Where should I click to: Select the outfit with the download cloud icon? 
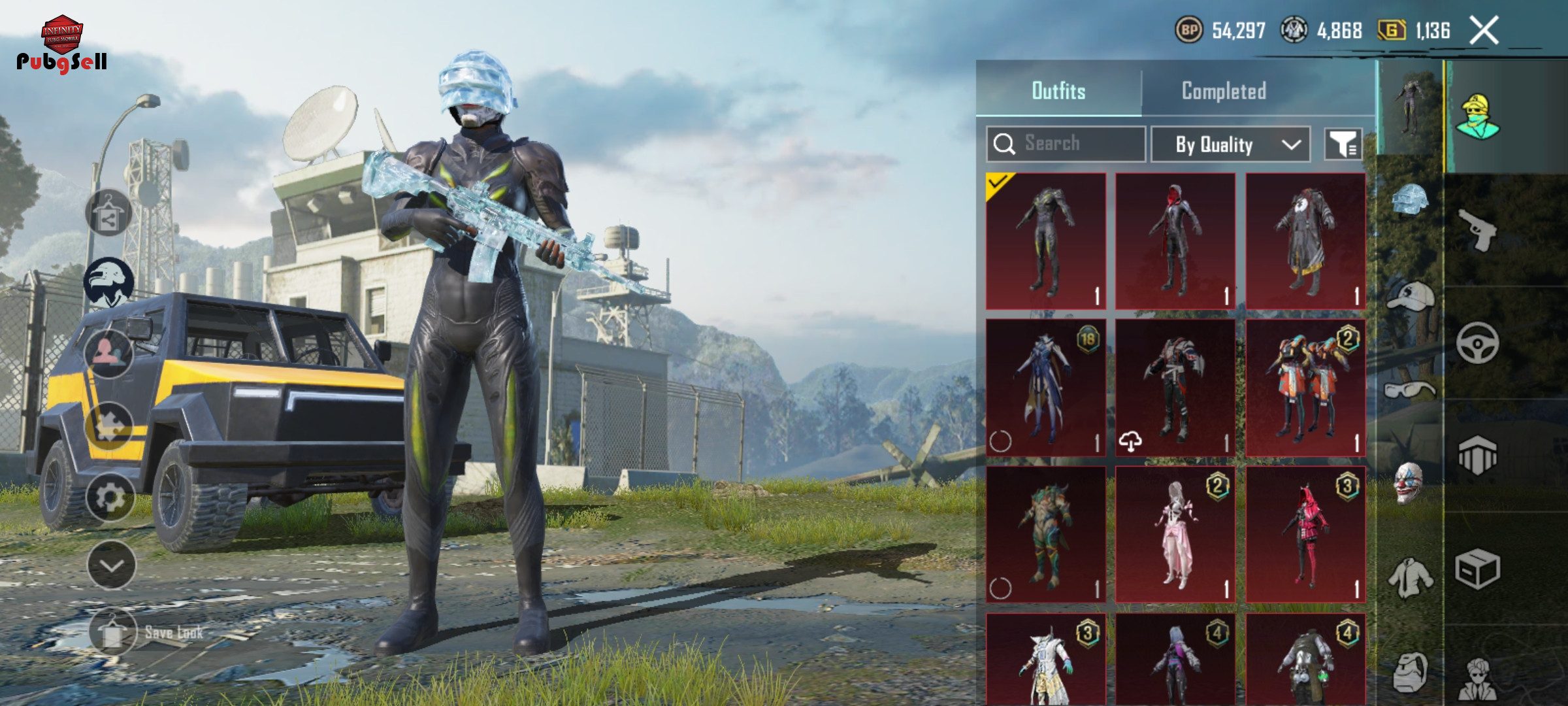pyautogui.click(x=1175, y=387)
